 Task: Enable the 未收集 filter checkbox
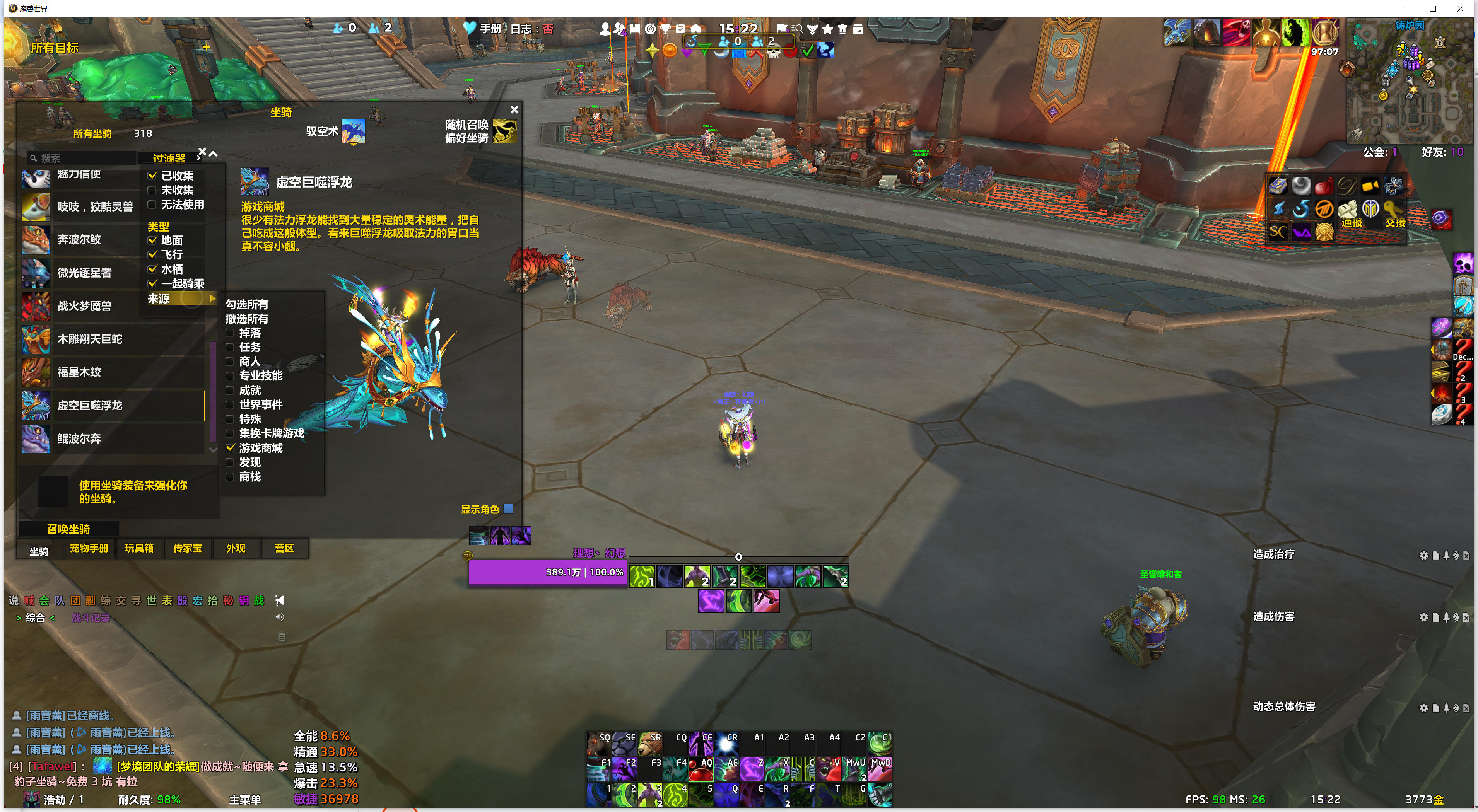(x=153, y=190)
